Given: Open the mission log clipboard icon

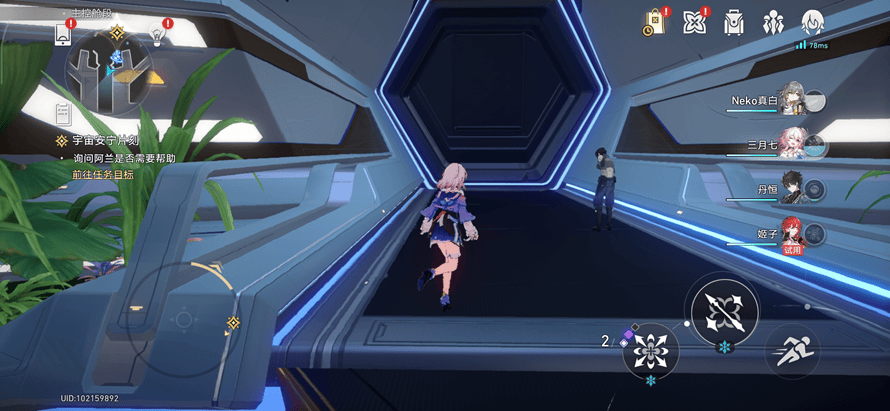Looking at the screenshot, I should pos(63,114).
